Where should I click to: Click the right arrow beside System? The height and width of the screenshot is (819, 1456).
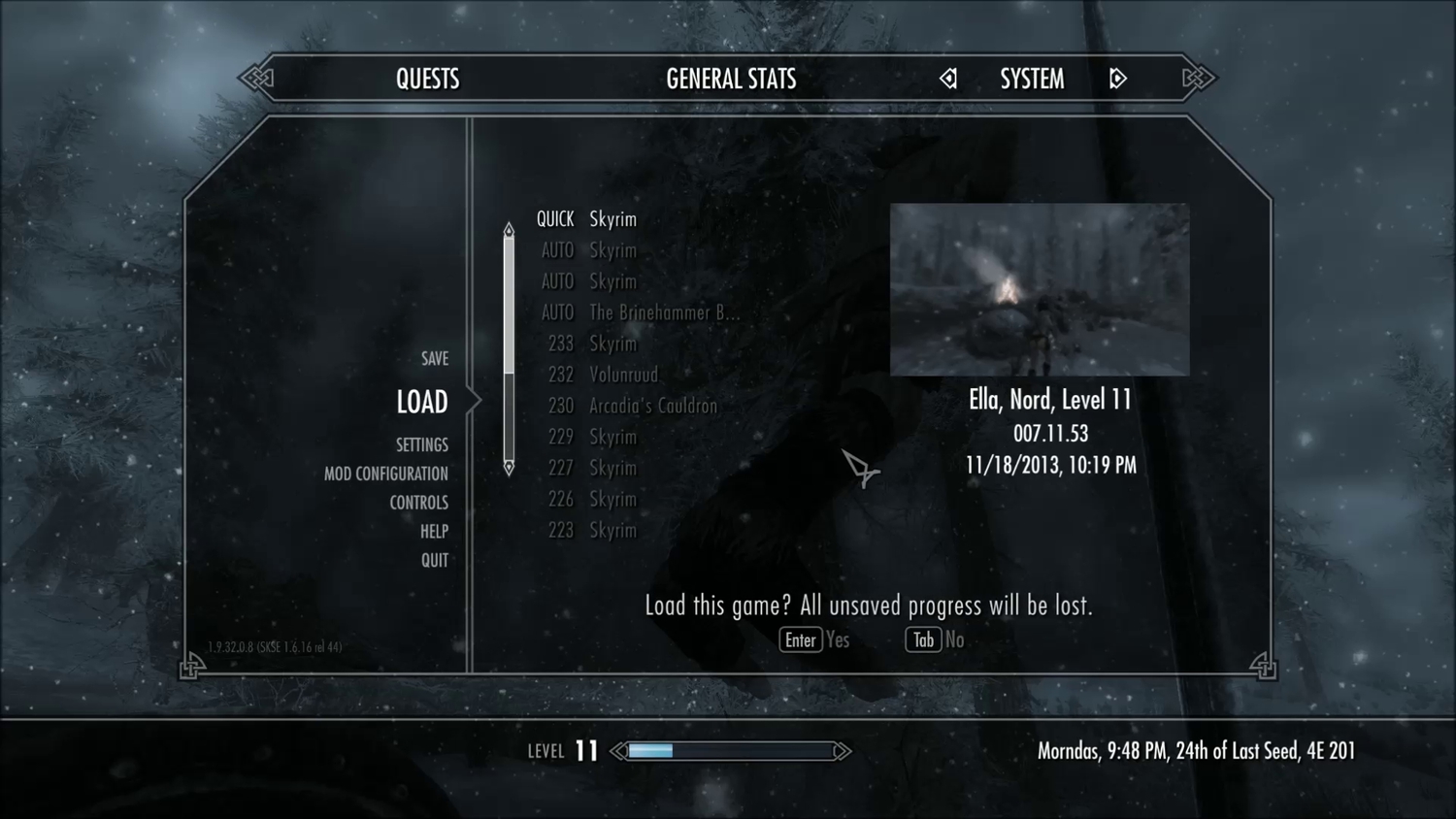click(x=1117, y=79)
